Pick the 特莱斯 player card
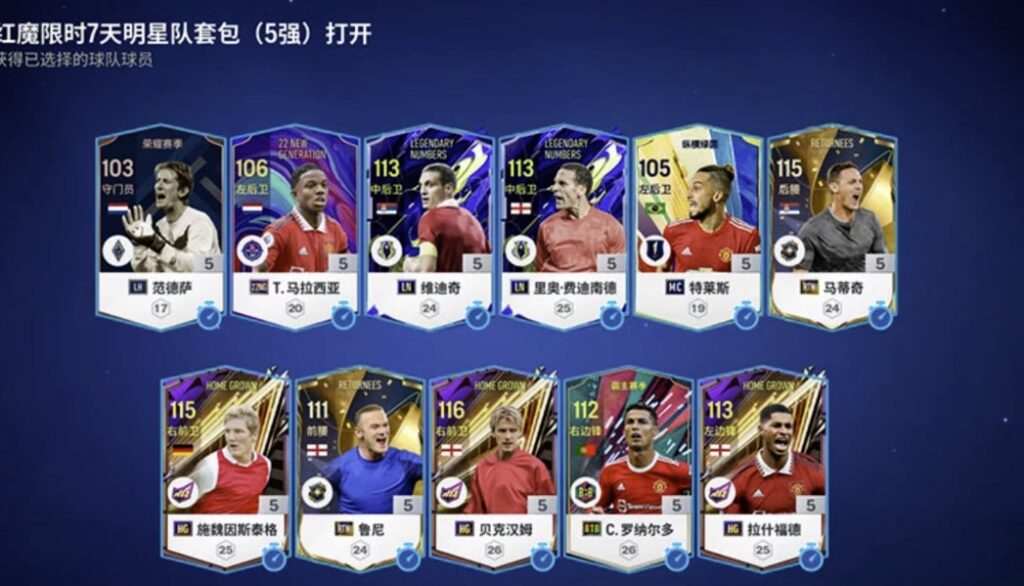The height and width of the screenshot is (586, 1024). 697,225
